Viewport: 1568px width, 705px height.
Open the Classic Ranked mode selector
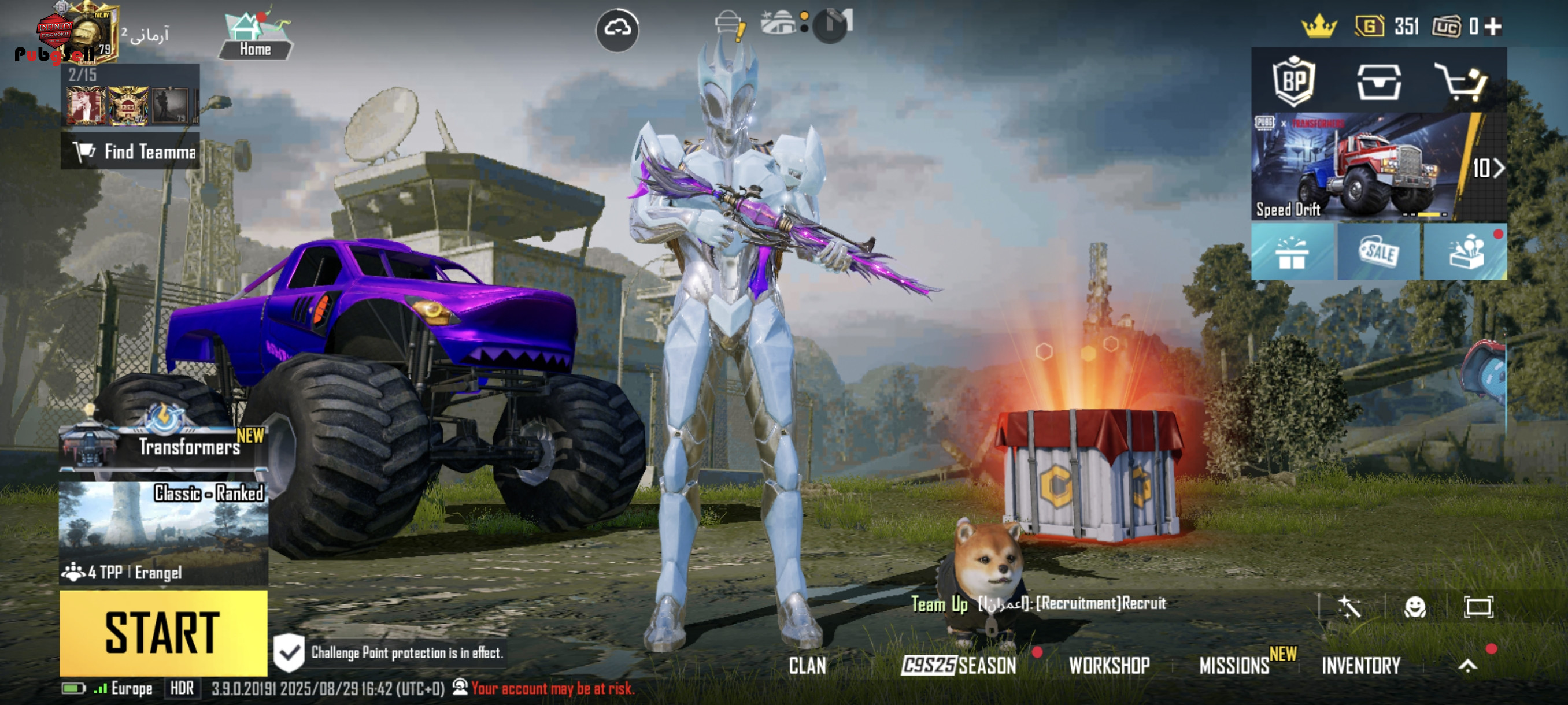163,532
